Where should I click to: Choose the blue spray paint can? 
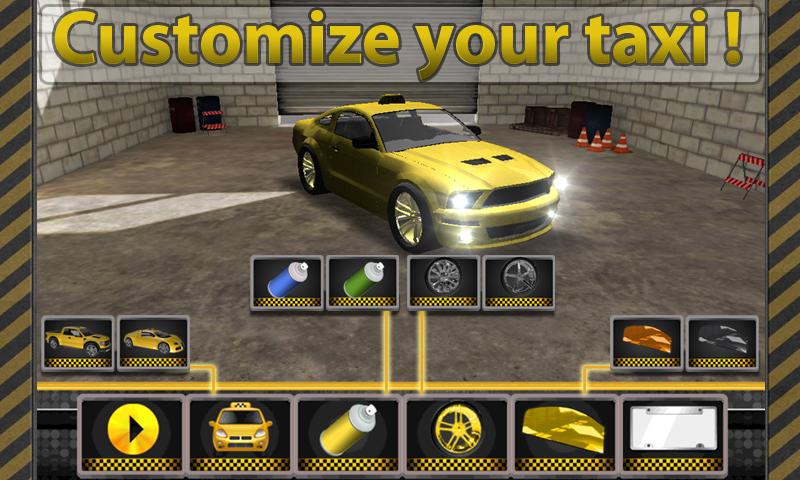[287, 281]
